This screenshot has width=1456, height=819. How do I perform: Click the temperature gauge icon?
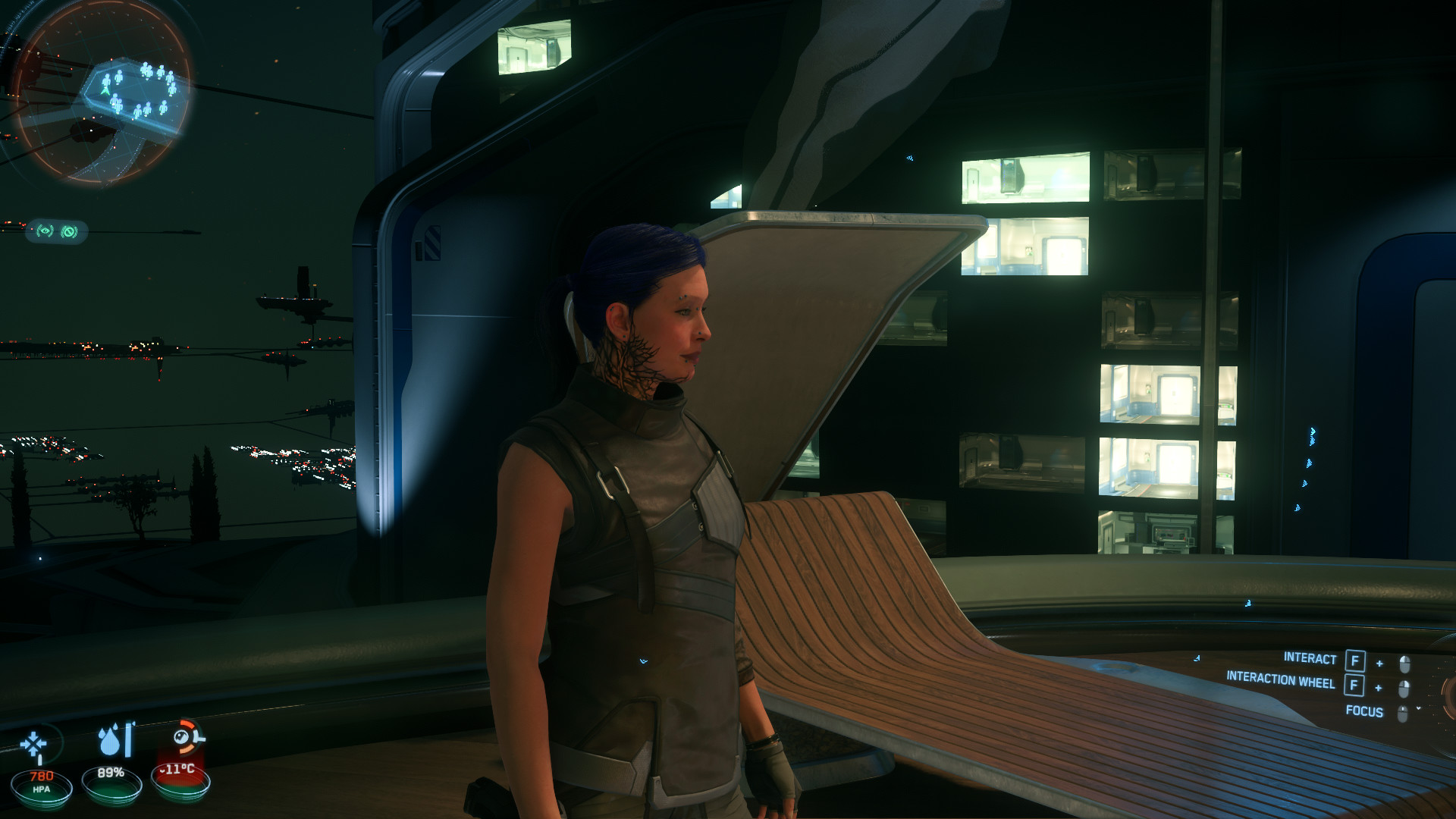pyautogui.click(x=187, y=737)
